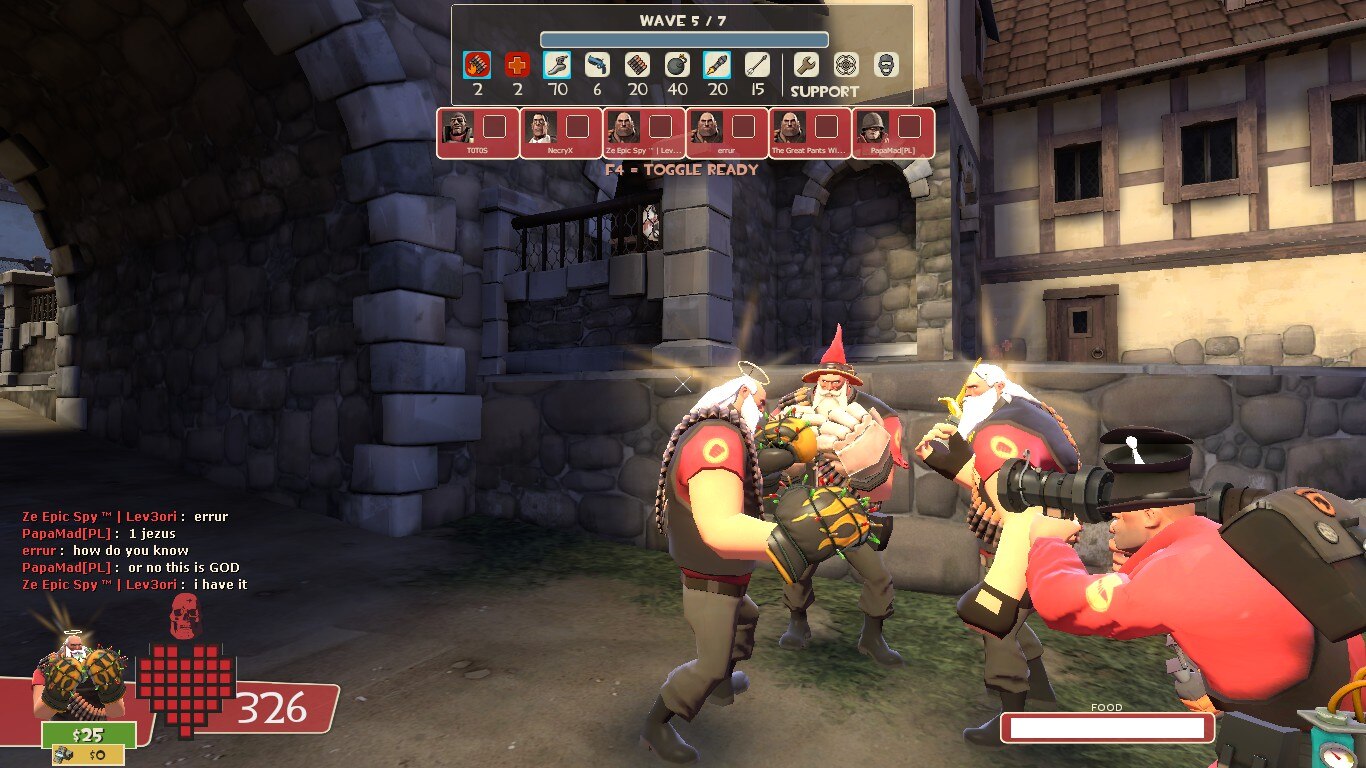Screen dimensions: 1366x768
Task: Click the winged boot enemy icon
Action: (557, 66)
